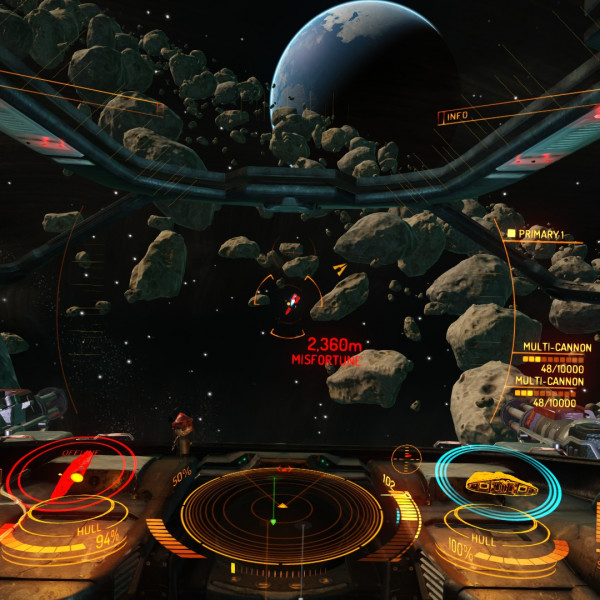Click your own ship's shield hologram
This screenshot has height=600, width=600.
(x=498, y=484)
